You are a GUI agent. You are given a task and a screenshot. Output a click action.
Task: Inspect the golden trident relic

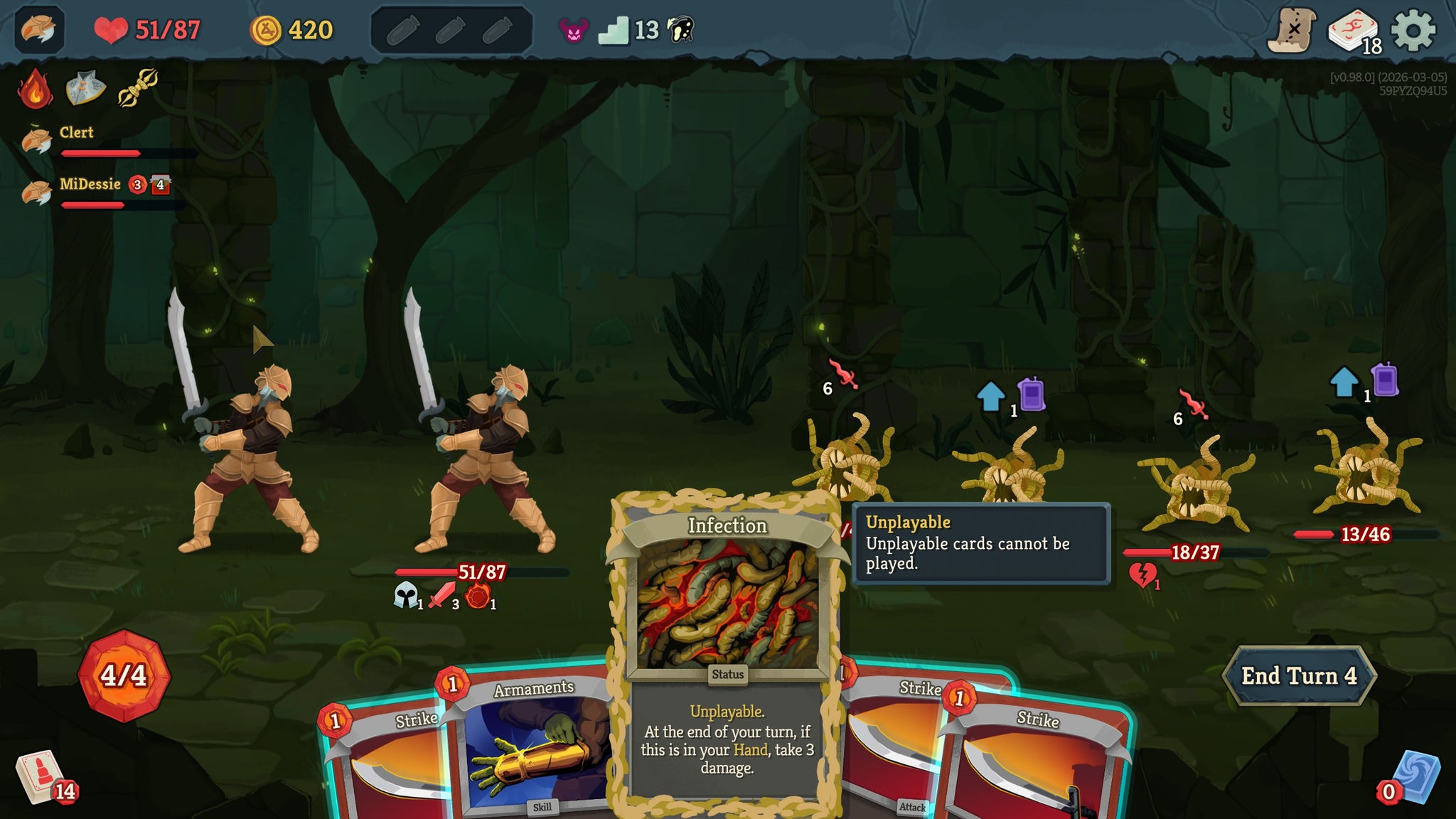pos(137,87)
